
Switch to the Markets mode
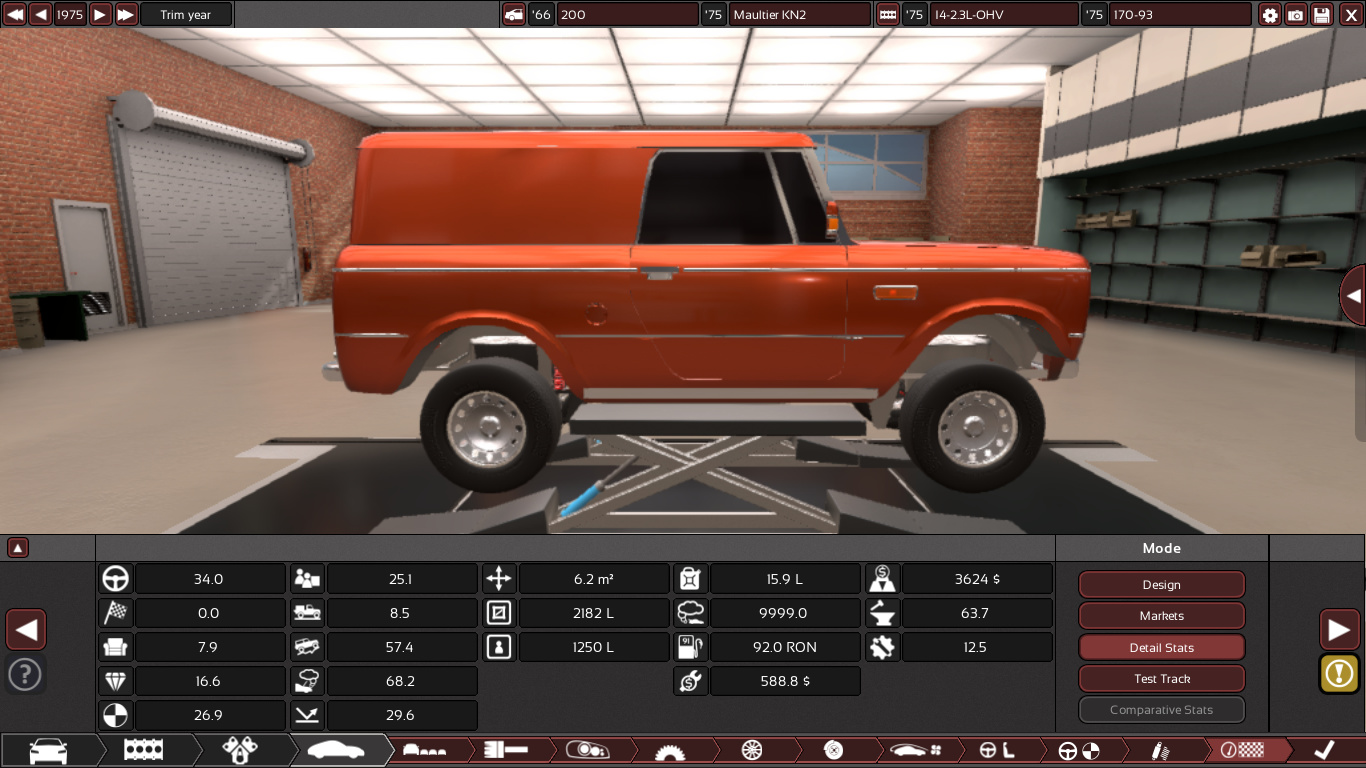(1161, 616)
